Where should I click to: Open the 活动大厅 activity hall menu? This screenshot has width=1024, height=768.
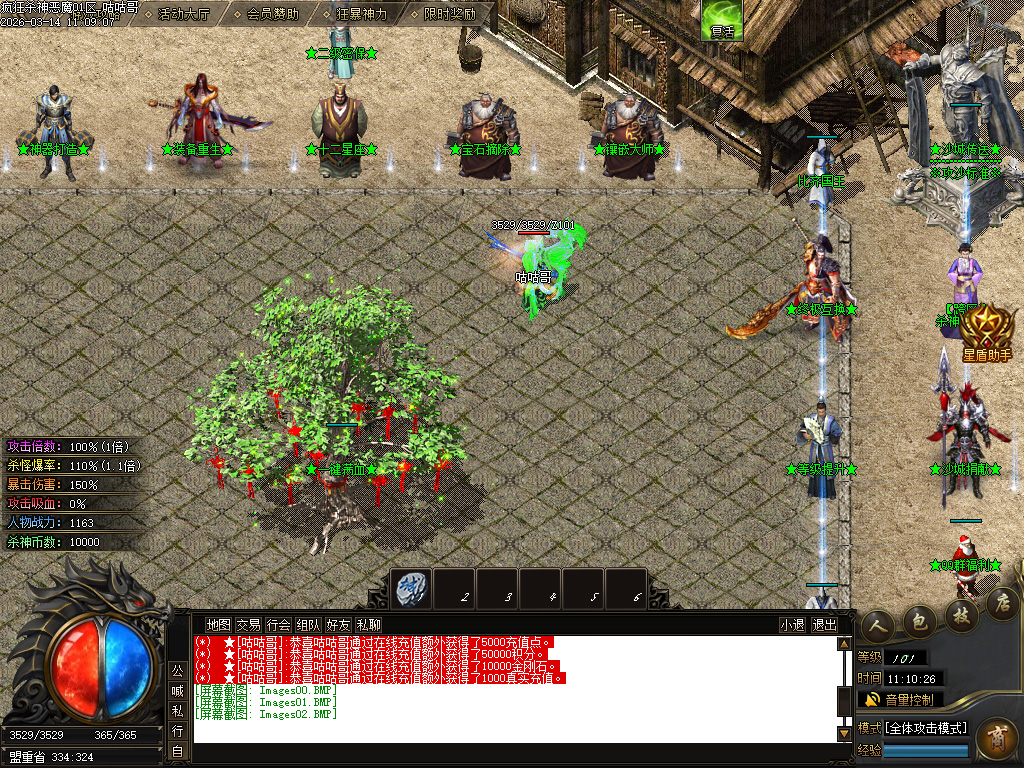185,14
